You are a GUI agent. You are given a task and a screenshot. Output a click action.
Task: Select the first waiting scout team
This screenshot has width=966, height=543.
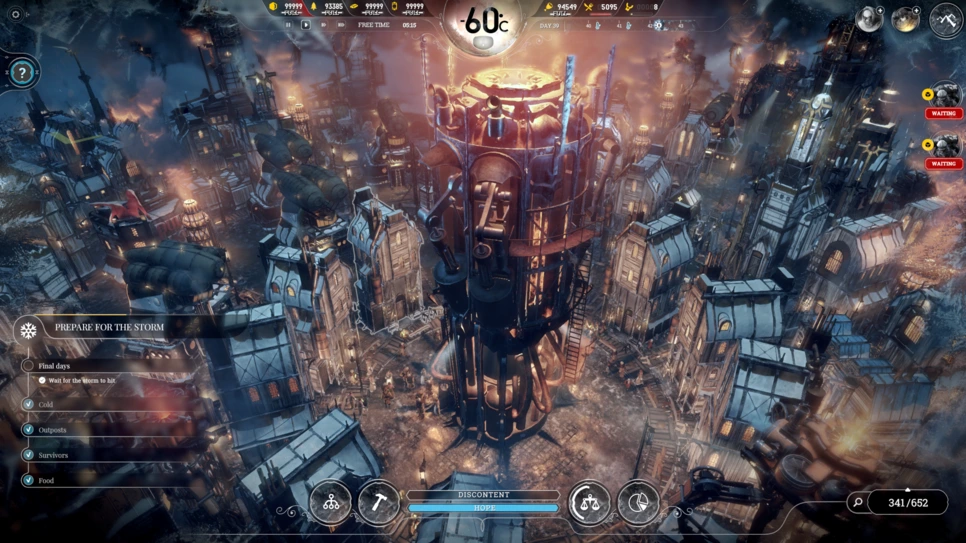pyautogui.click(x=944, y=98)
